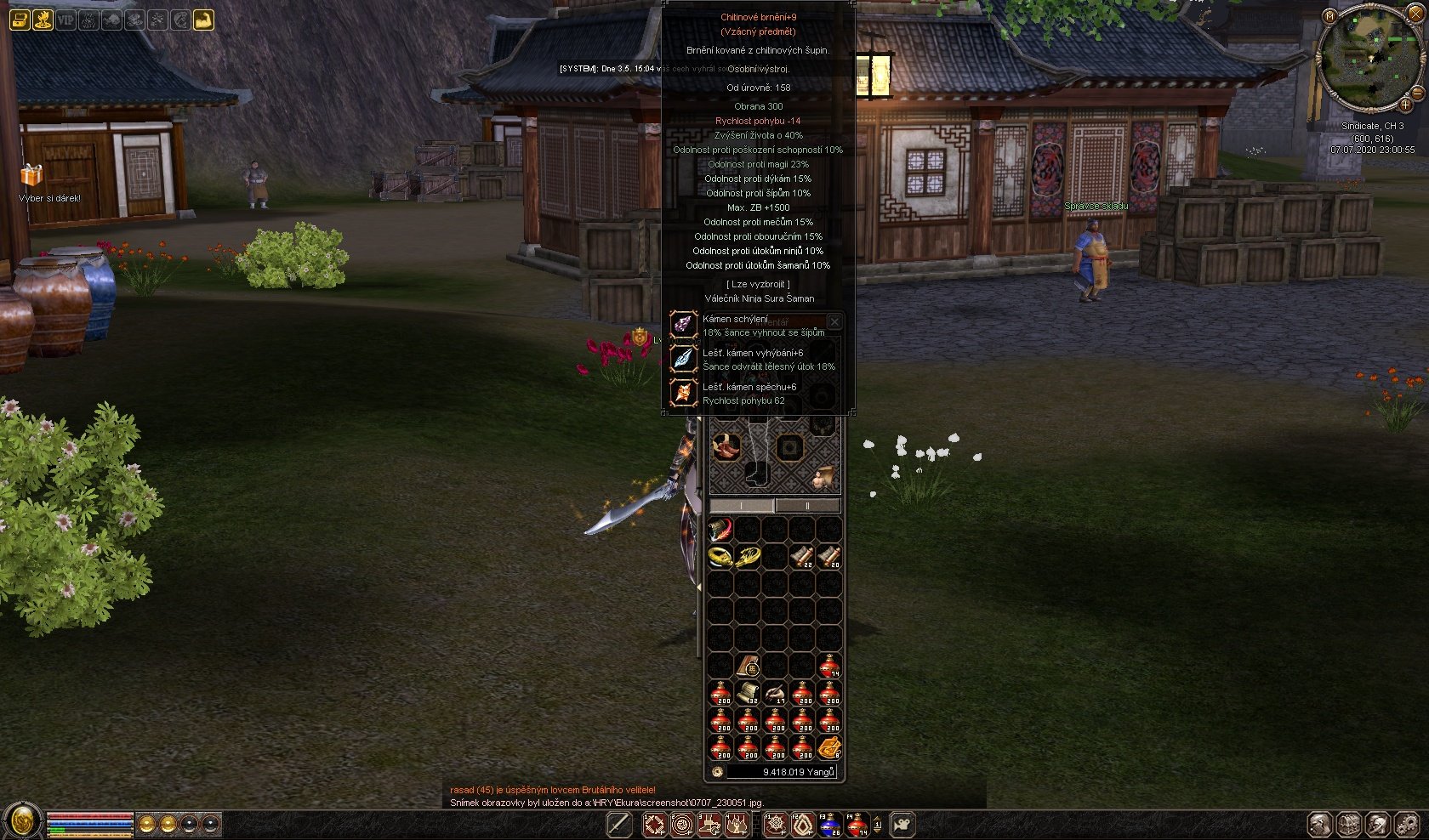Activate the skill in quickslot 2
Viewport: 1429px width, 840px height.
click(681, 824)
